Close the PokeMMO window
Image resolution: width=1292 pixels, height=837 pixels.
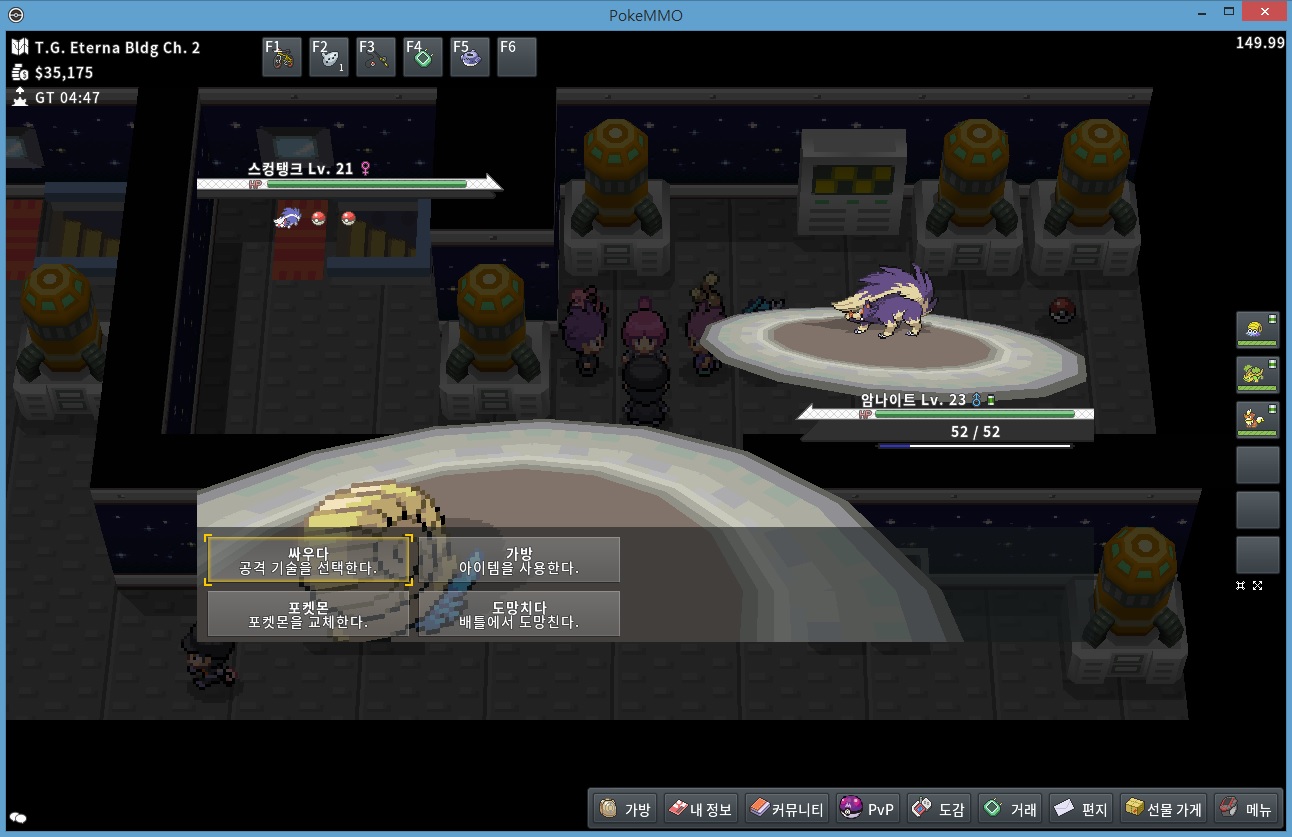pyautogui.click(x=1264, y=12)
